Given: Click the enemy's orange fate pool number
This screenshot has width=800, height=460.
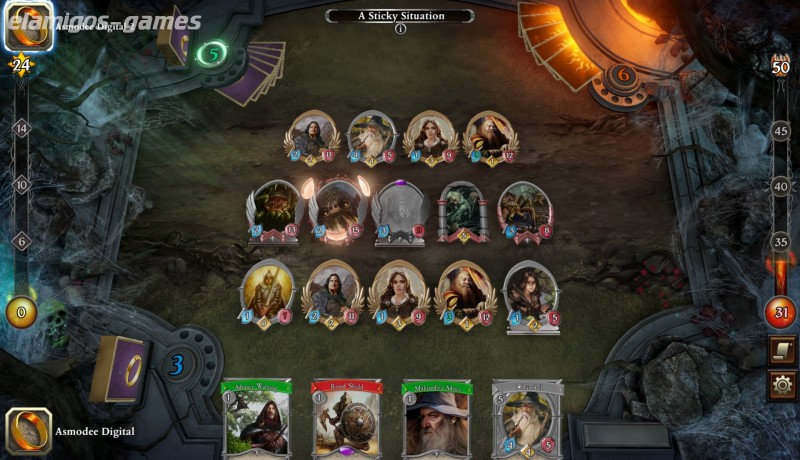Looking at the screenshot, I should coord(622,74).
